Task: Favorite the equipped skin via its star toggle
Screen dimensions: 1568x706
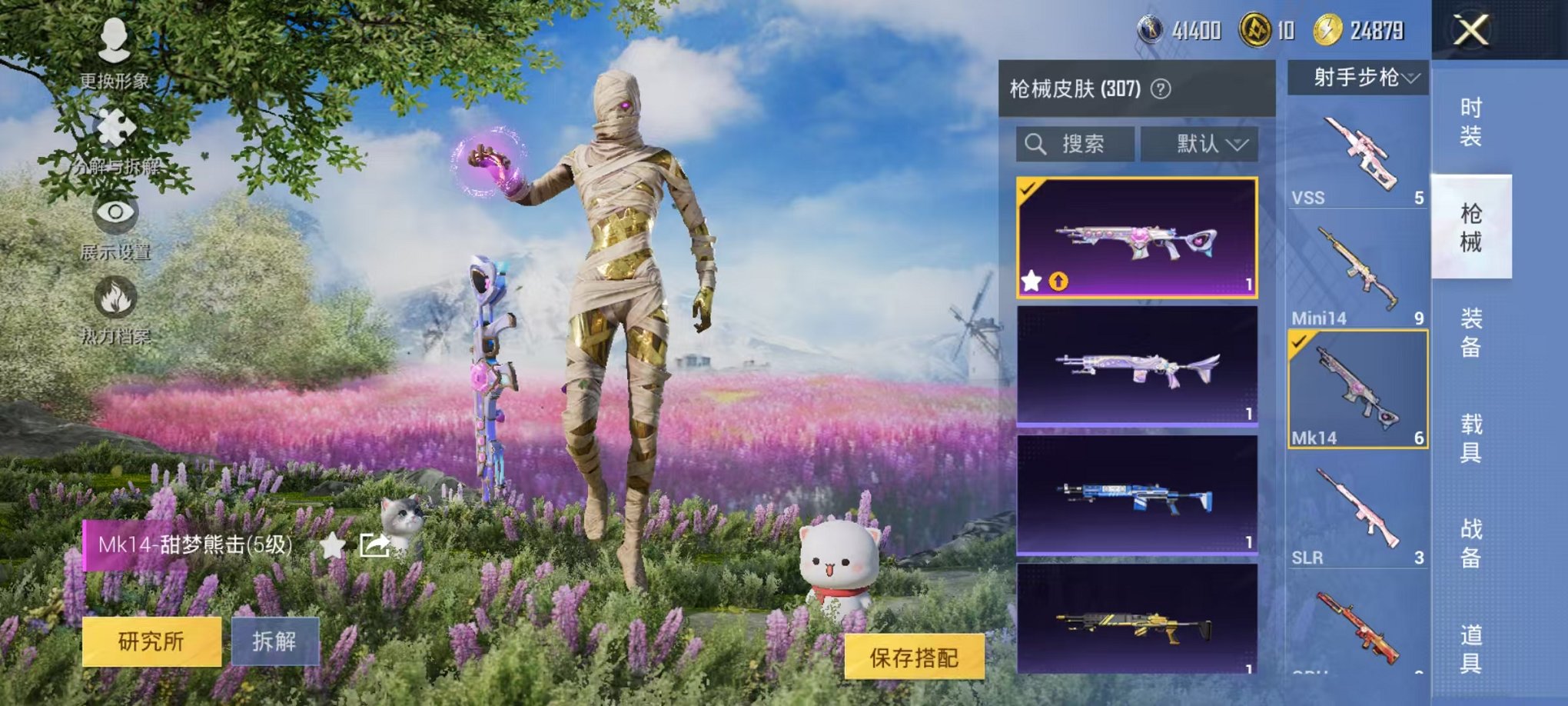Action: (1031, 281)
